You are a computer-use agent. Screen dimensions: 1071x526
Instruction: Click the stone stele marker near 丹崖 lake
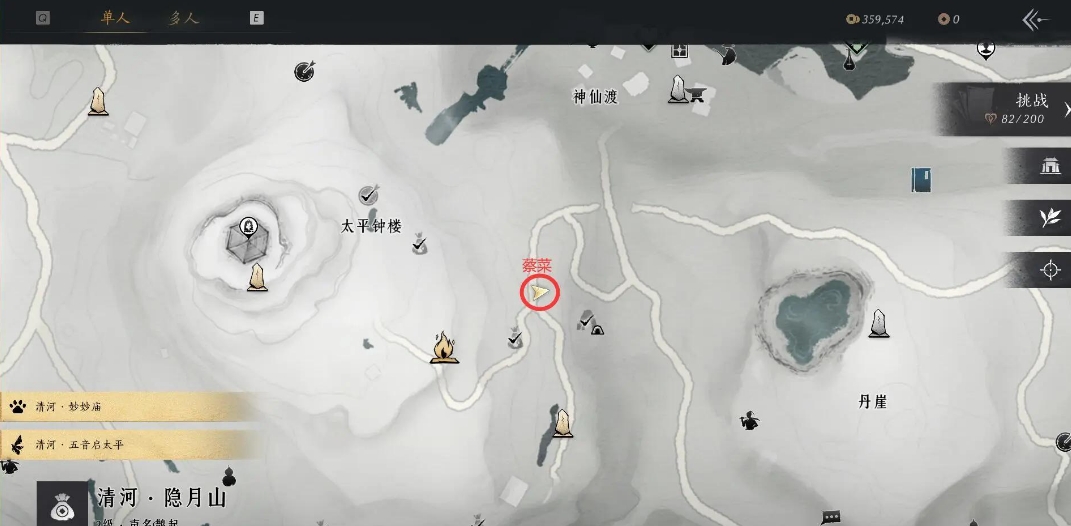coord(879,323)
